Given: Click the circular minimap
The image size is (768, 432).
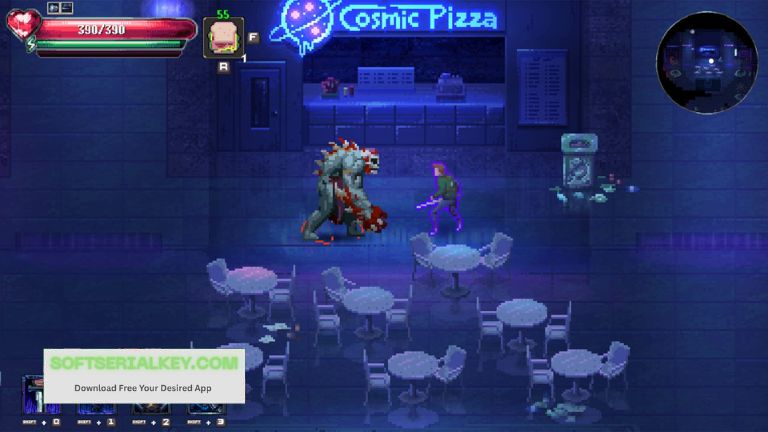Looking at the screenshot, I should (x=707, y=62).
